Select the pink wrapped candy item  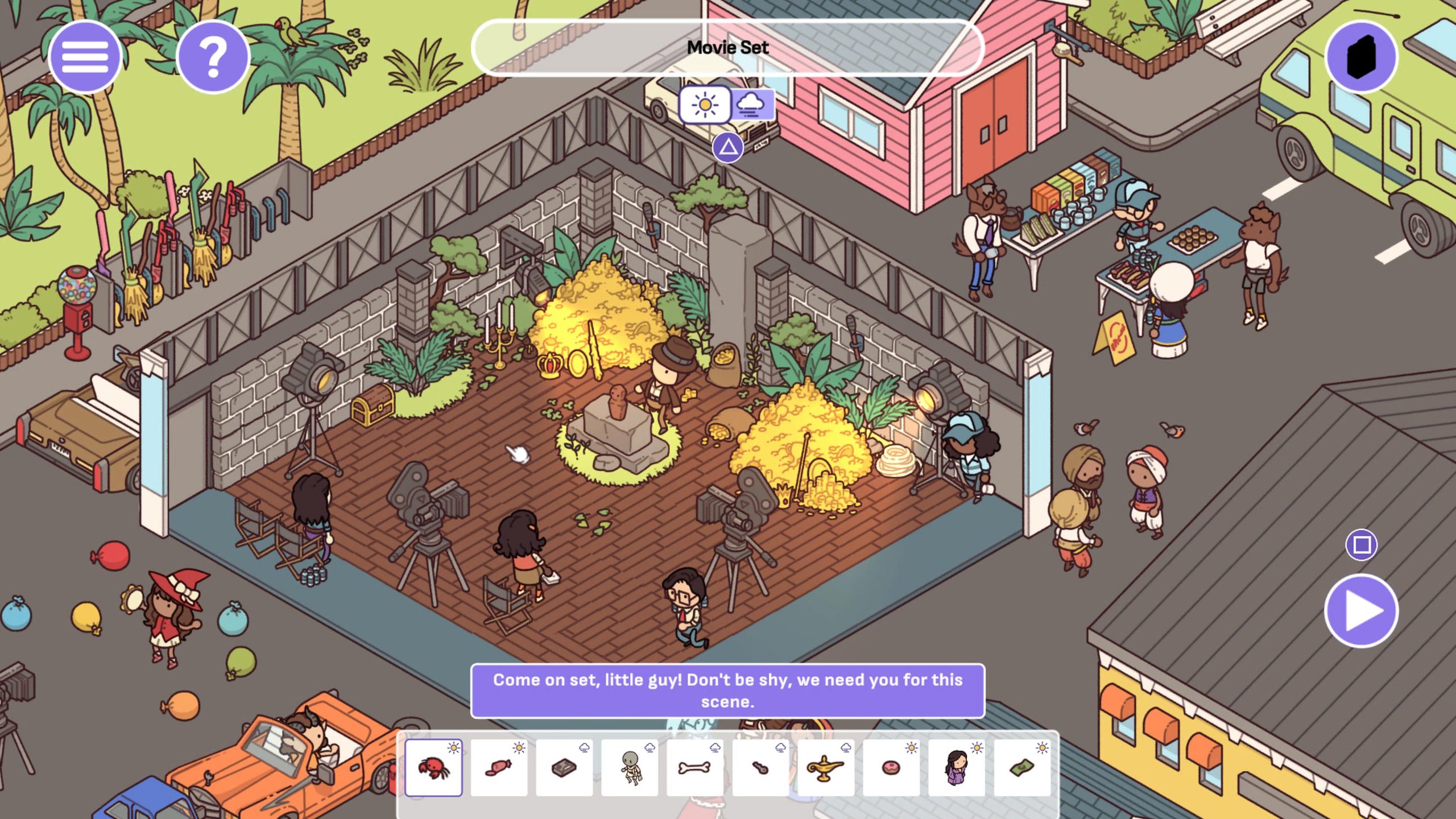[499, 768]
